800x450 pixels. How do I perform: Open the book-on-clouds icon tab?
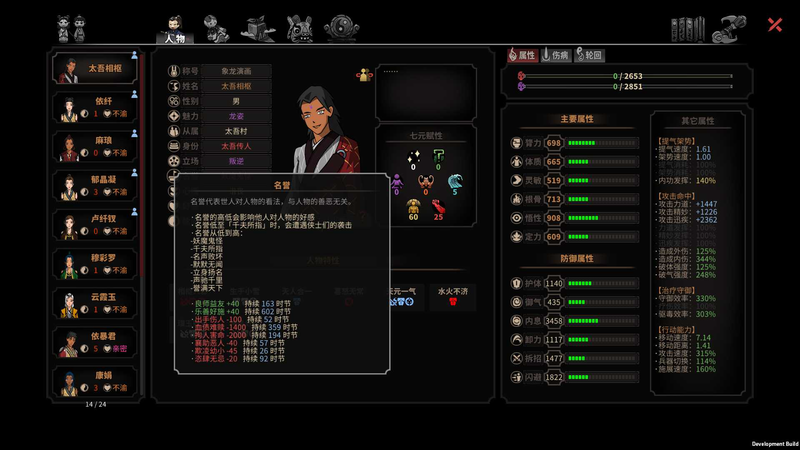tap(256, 27)
